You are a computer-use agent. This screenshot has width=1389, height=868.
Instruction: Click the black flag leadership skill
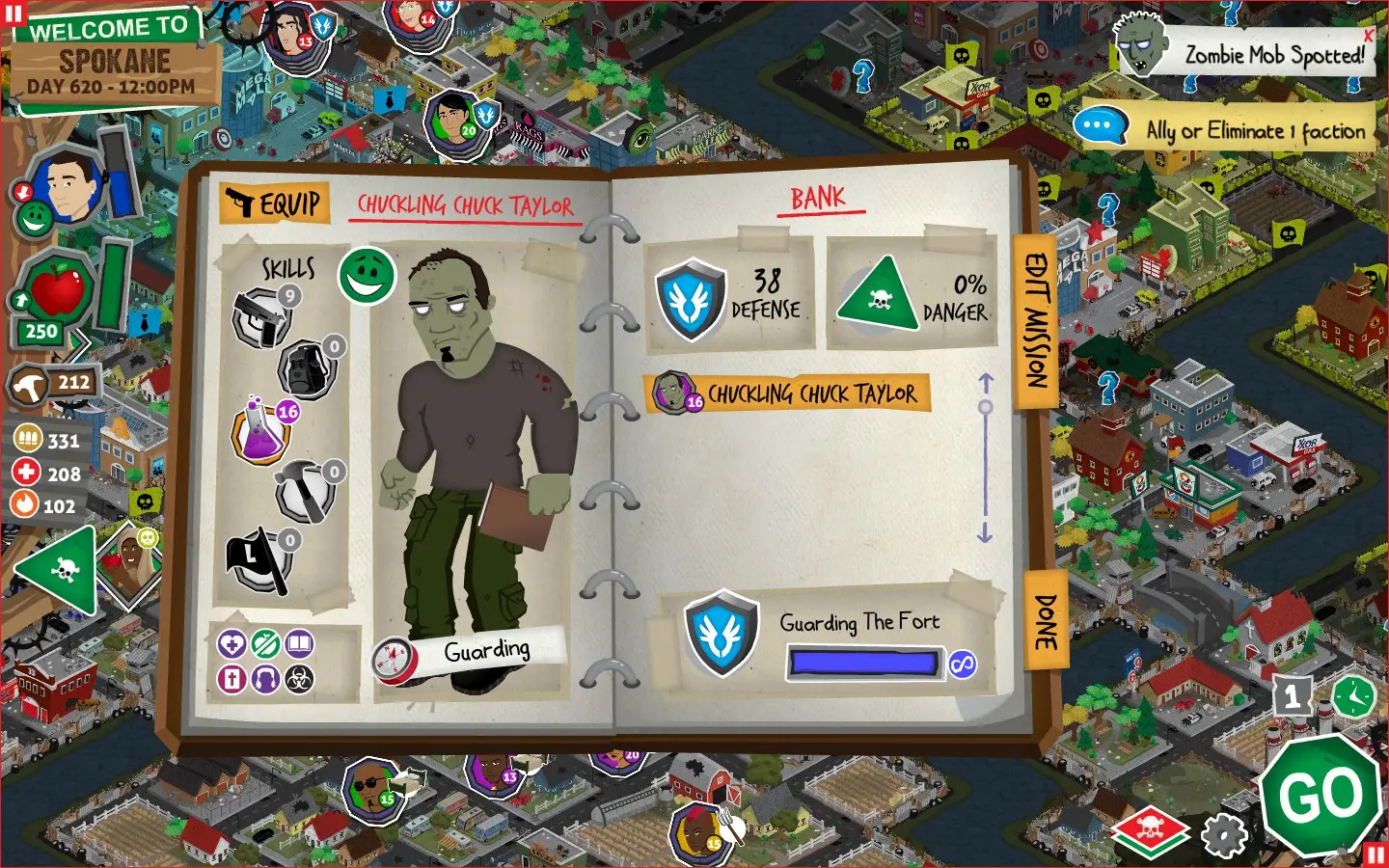pos(259,559)
